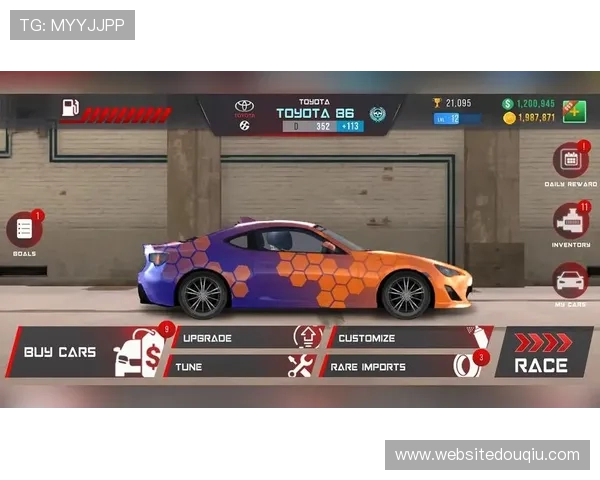Open the Goals list
600x480 pixels.
tap(24, 230)
